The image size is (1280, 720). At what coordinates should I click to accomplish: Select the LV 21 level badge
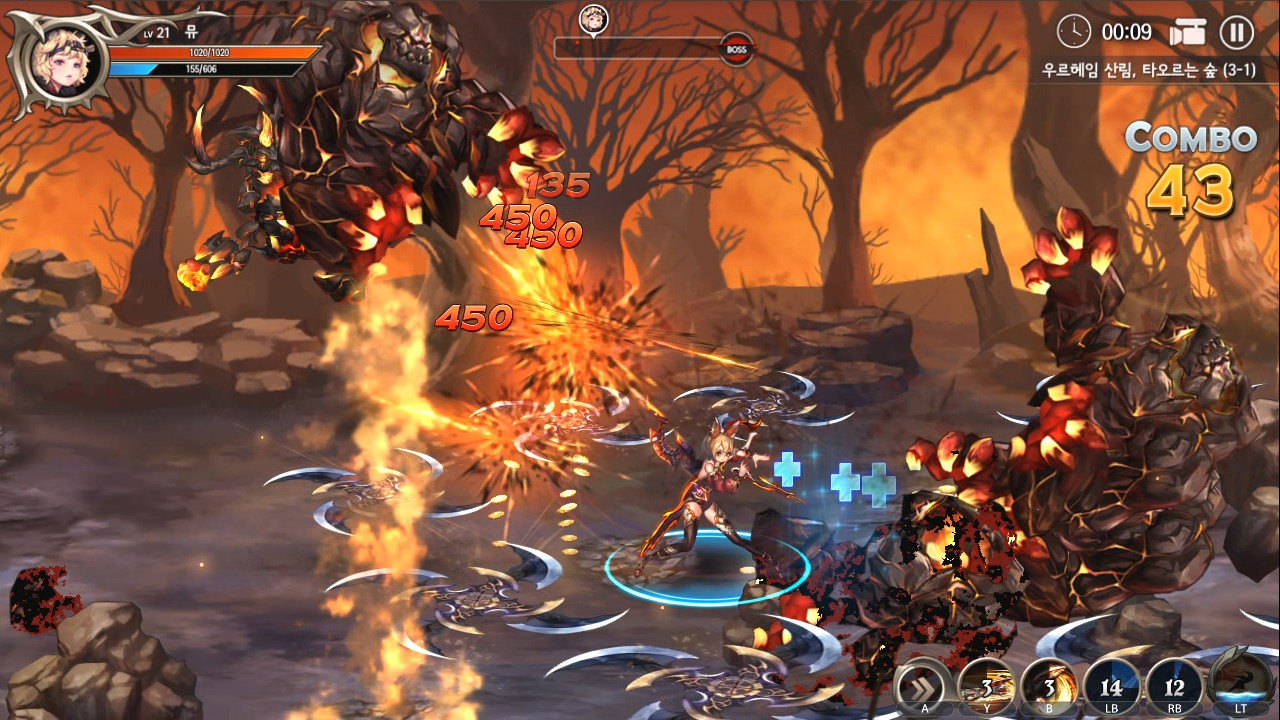point(156,34)
